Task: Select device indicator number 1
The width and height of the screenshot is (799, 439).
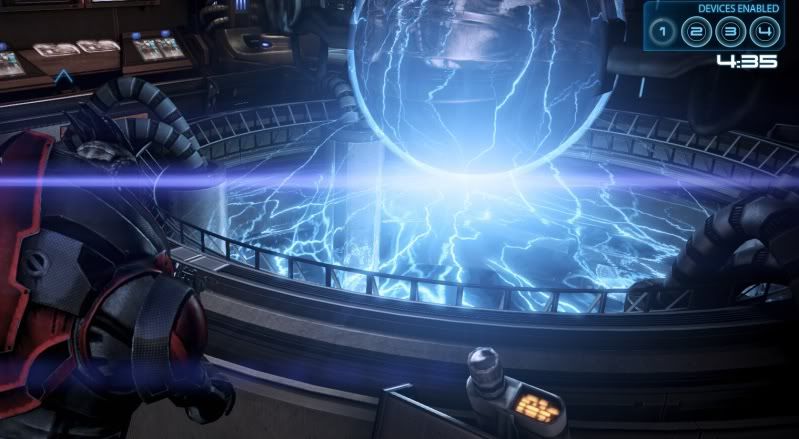Action: (661, 32)
